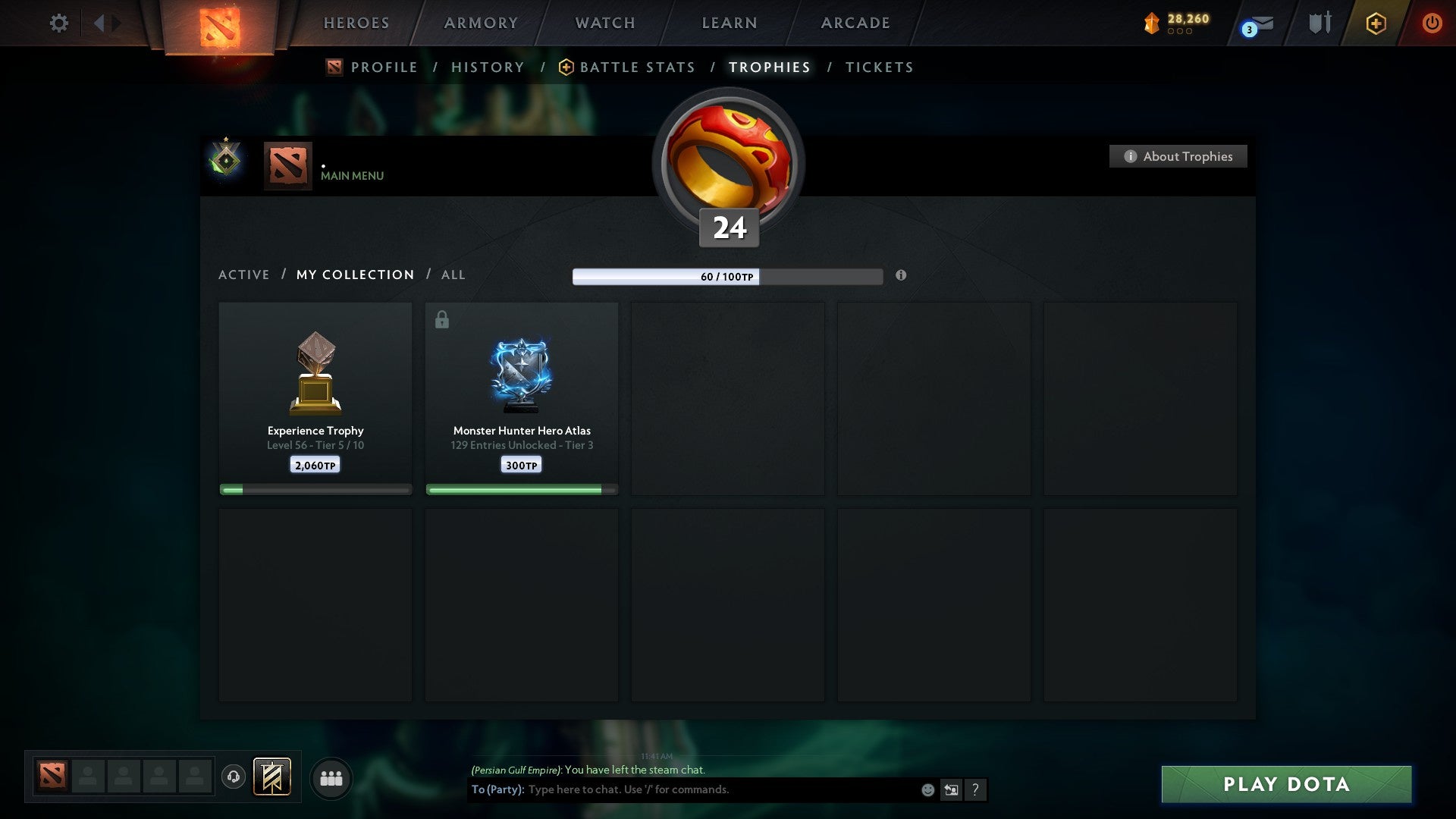
Task: Click the power/disconnect icon
Action: click(x=1432, y=23)
